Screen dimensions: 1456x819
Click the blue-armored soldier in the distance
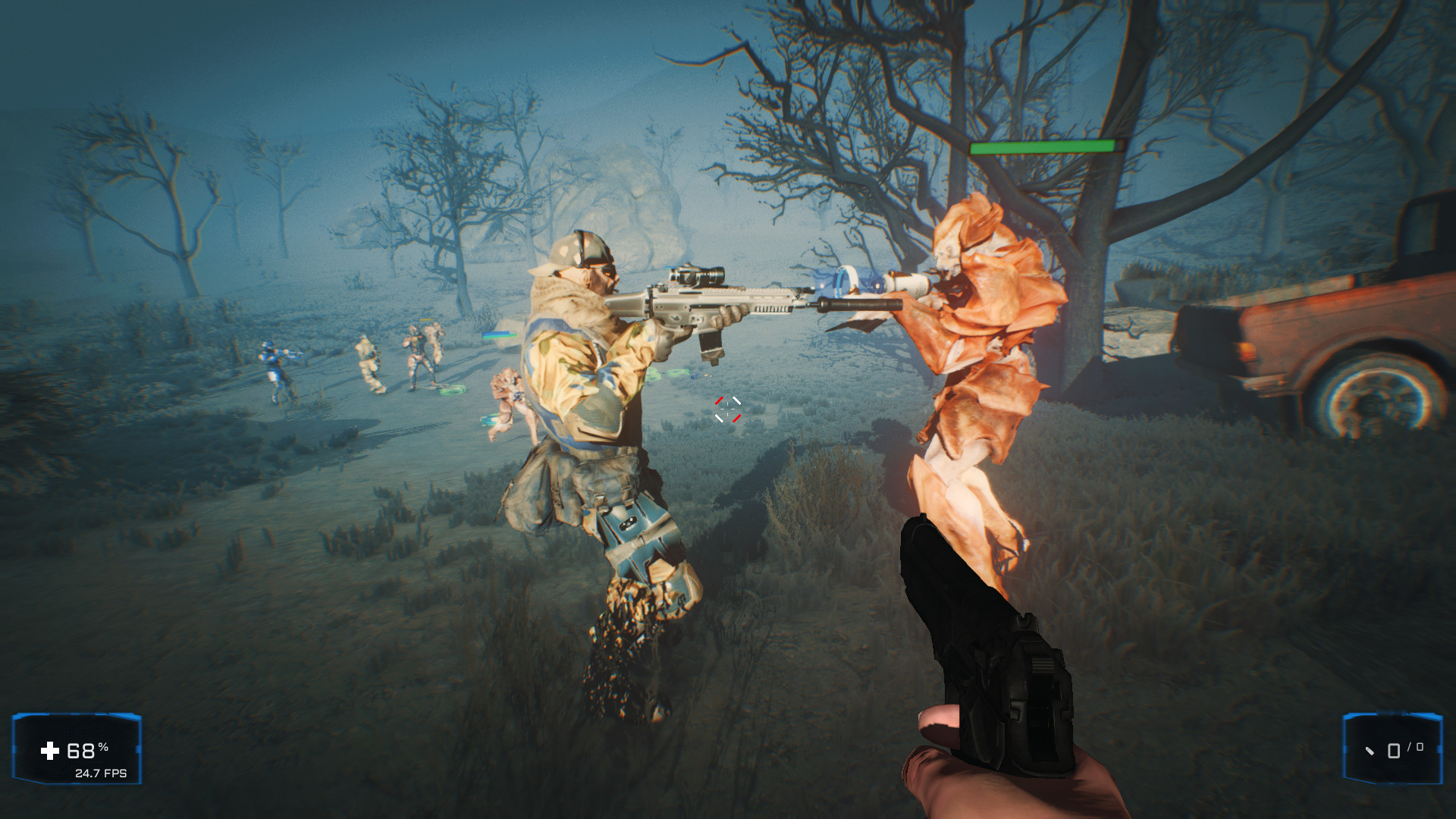(271, 360)
